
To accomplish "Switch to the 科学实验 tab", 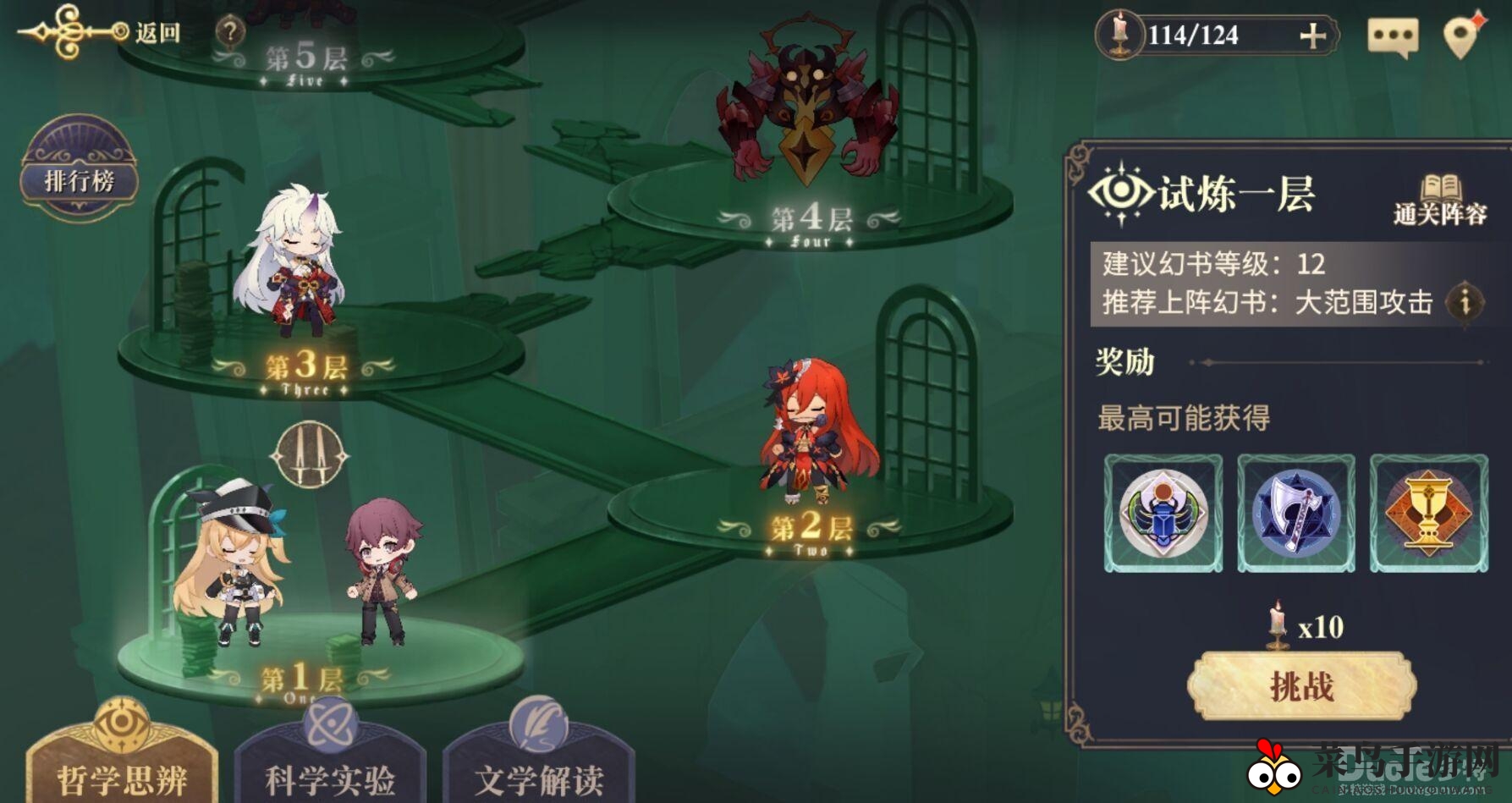I will point(327,774).
